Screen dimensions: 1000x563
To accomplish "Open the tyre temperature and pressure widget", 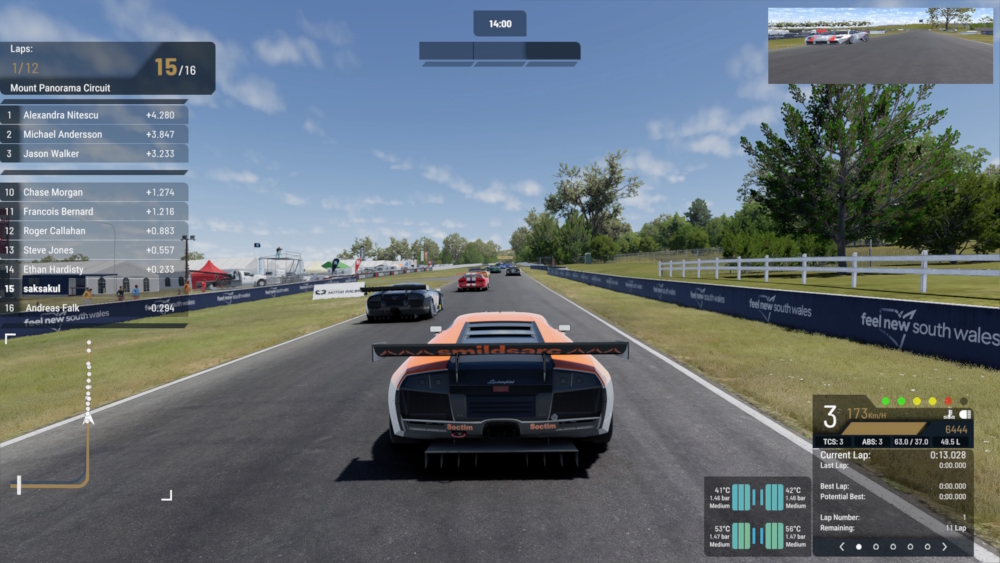I will pyautogui.click(x=757, y=516).
